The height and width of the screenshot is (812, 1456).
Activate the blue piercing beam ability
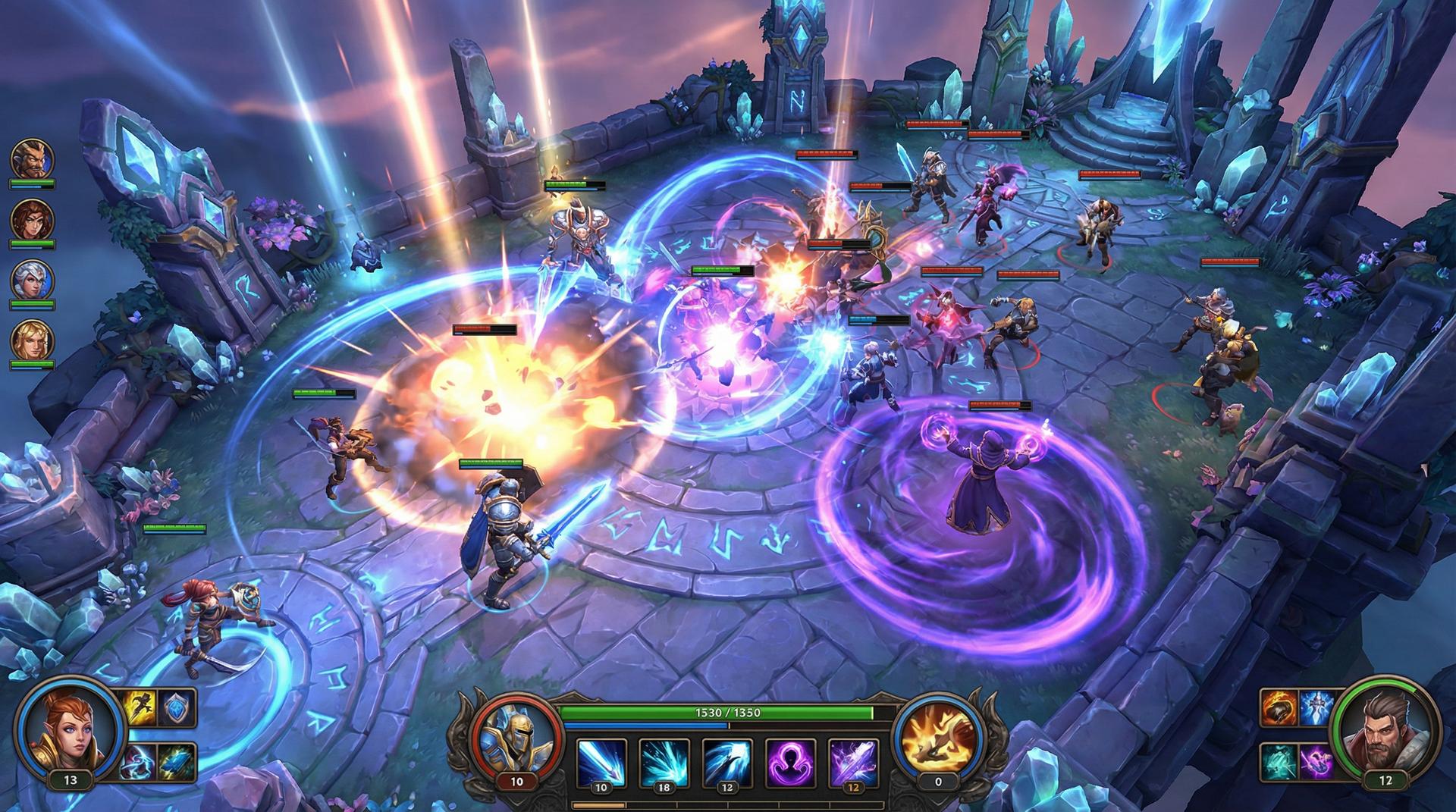click(x=601, y=761)
